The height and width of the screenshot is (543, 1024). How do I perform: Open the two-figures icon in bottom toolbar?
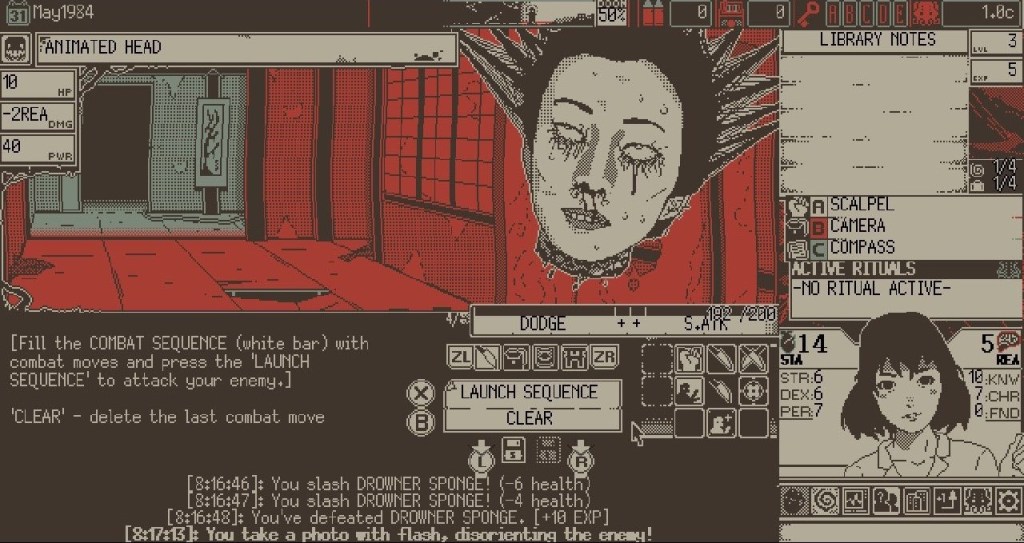(885, 499)
